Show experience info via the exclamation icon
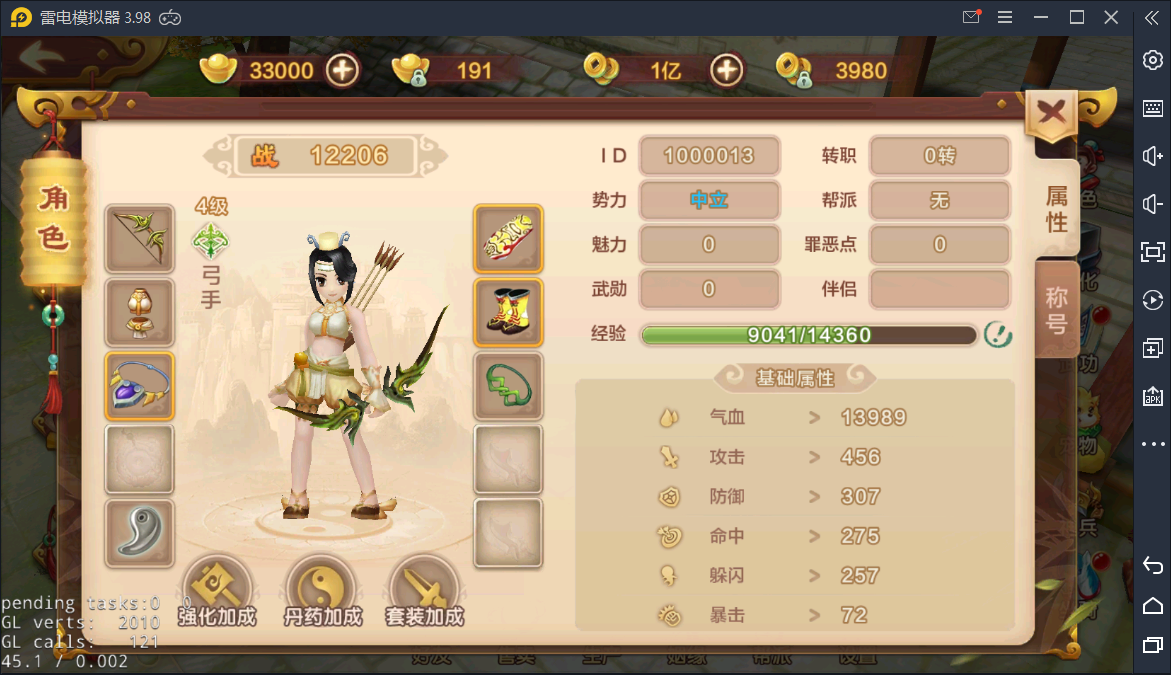Image resolution: width=1171 pixels, height=675 pixels. pyautogui.click(x=997, y=335)
